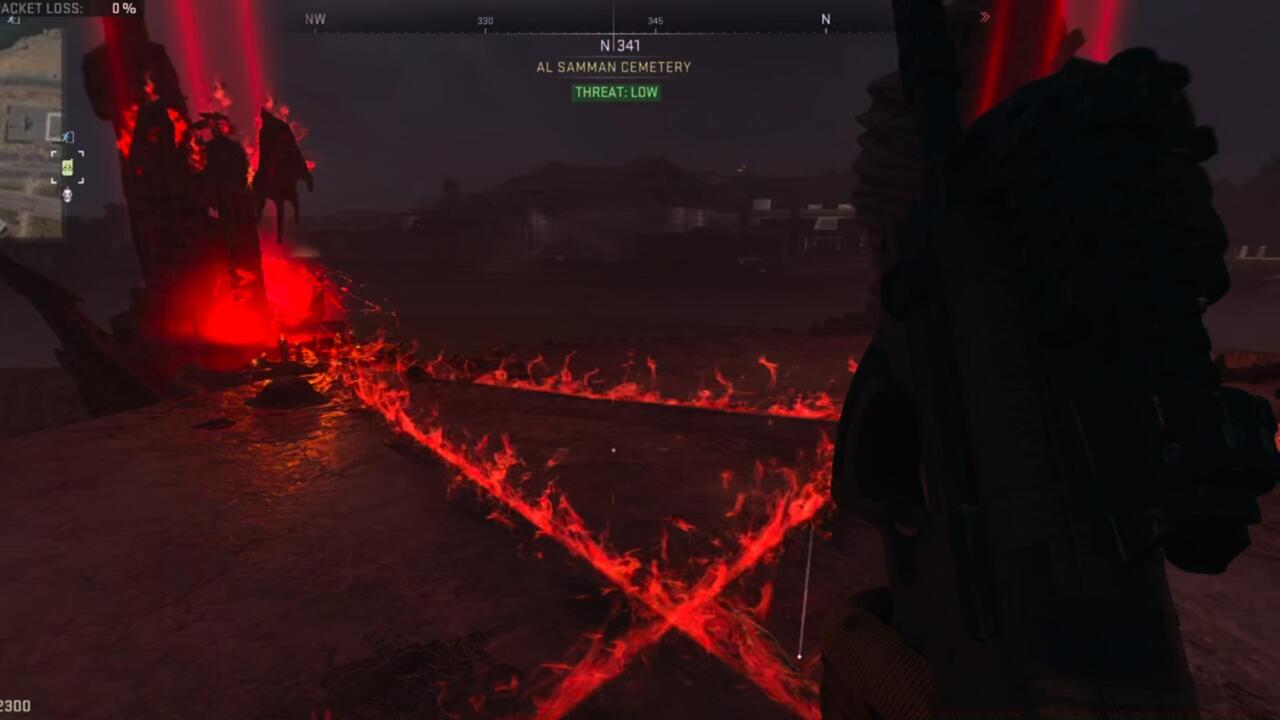Expand the minimap zoom frame outline
1280x720 pixels.
(x=53, y=125)
